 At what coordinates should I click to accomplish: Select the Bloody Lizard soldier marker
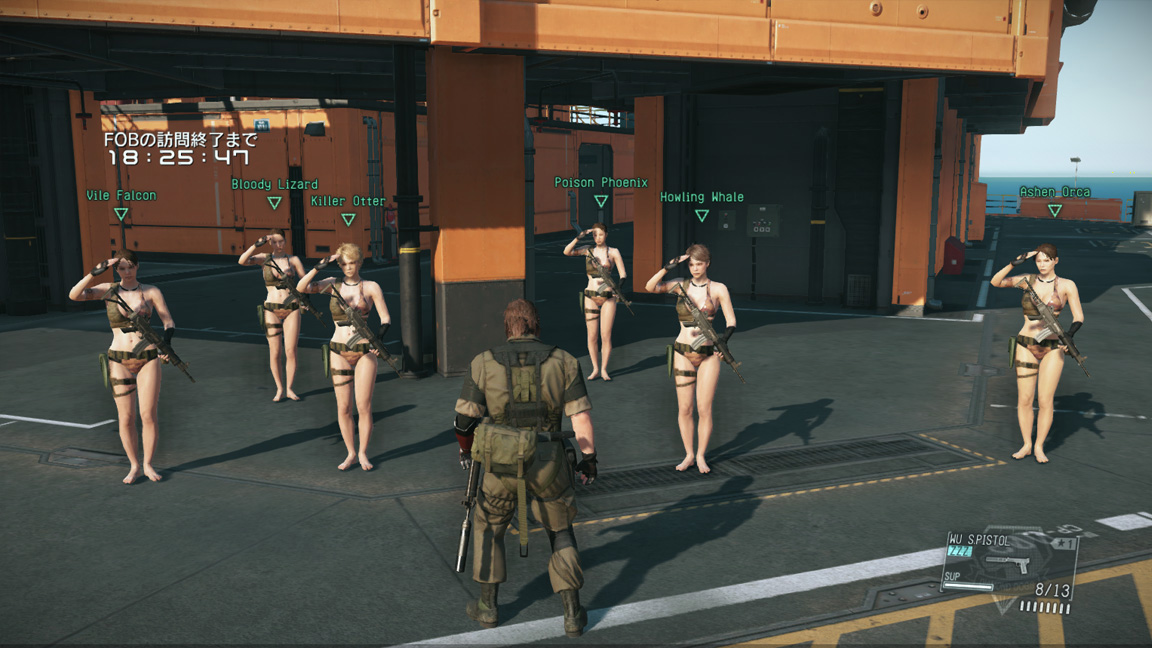[274, 185]
